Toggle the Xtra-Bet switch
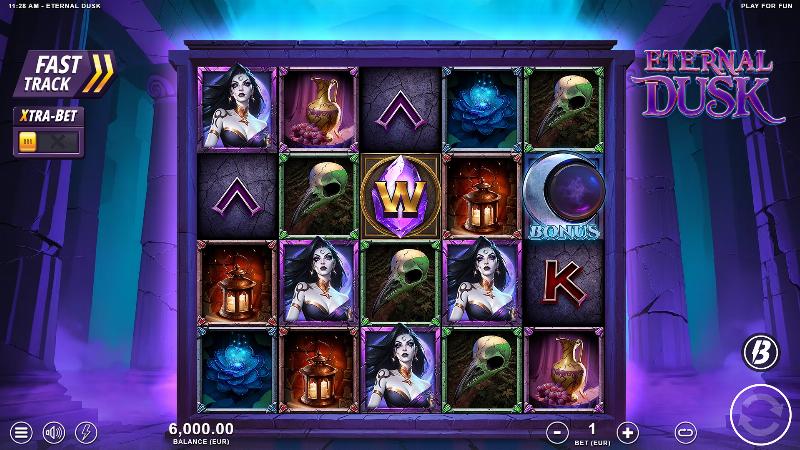The width and height of the screenshot is (800, 450). pos(47,141)
